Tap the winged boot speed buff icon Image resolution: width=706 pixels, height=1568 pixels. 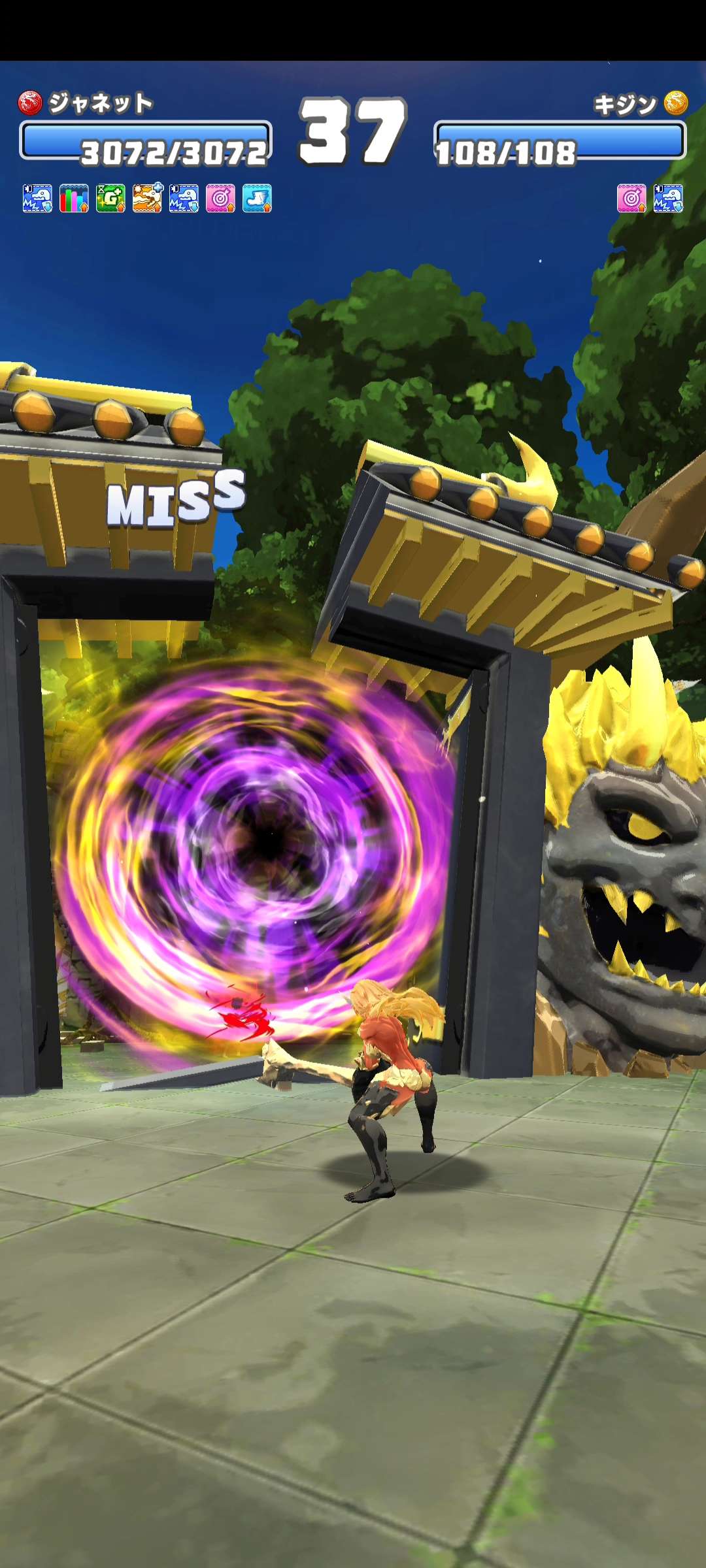(257, 198)
